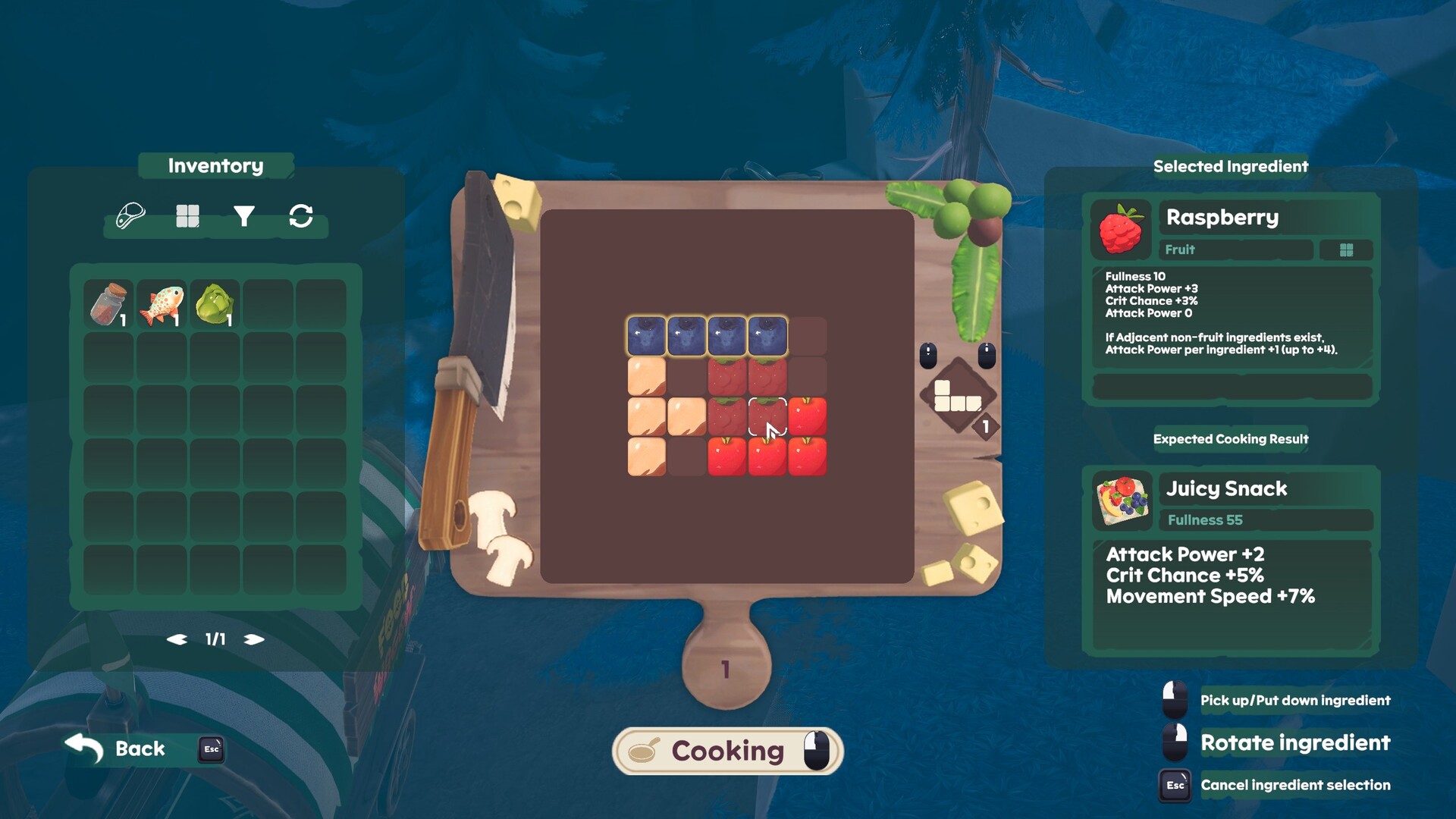Click the Rotate ingredient mouse icon
The width and height of the screenshot is (1456, 819).
1174,743
